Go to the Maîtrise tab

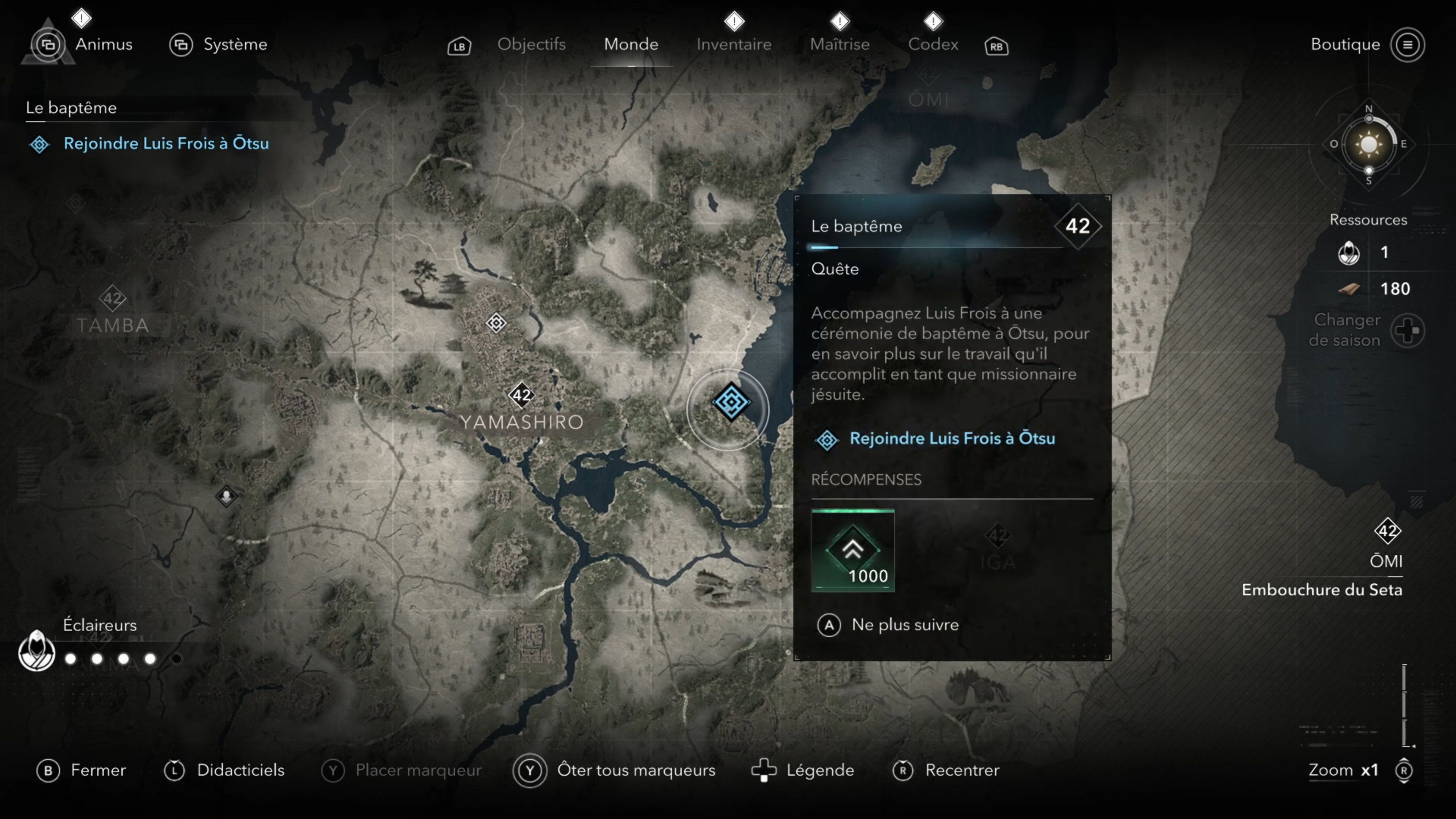(839, 44)
